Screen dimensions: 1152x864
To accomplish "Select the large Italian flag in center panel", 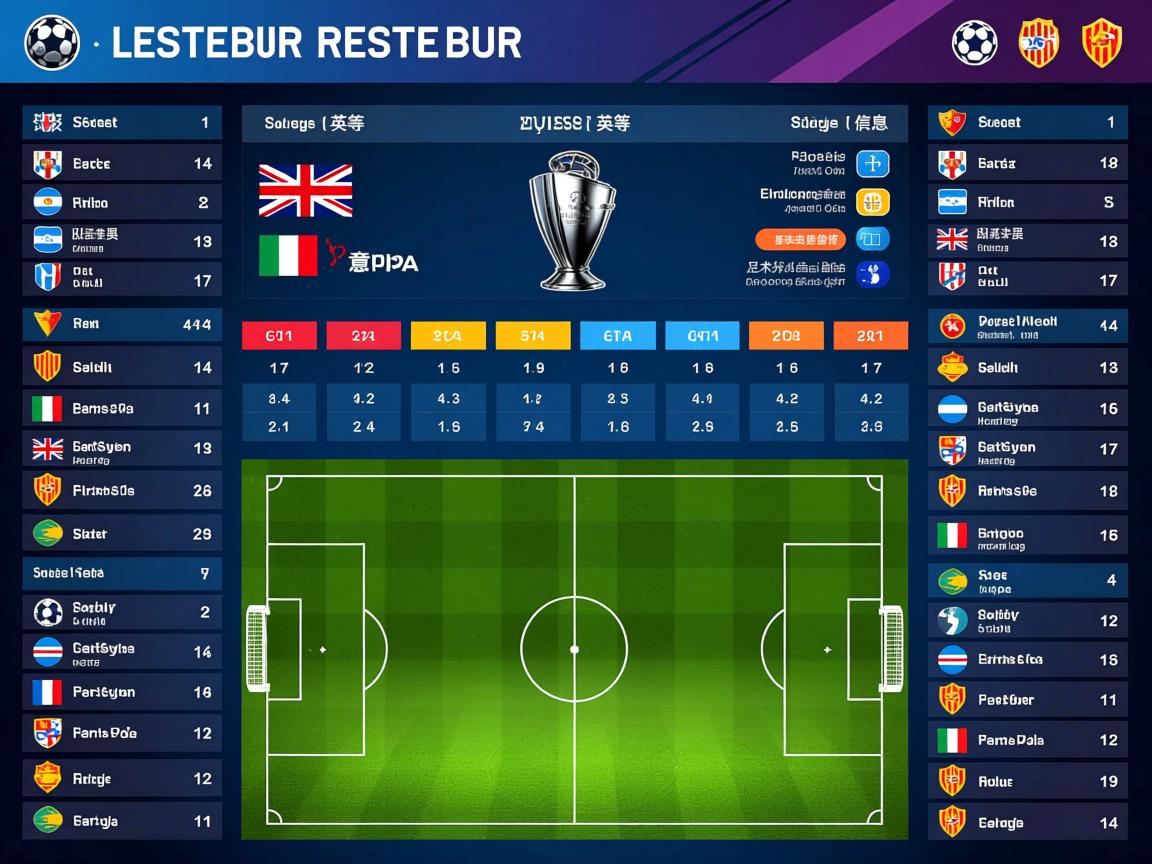I will point(288,256).
